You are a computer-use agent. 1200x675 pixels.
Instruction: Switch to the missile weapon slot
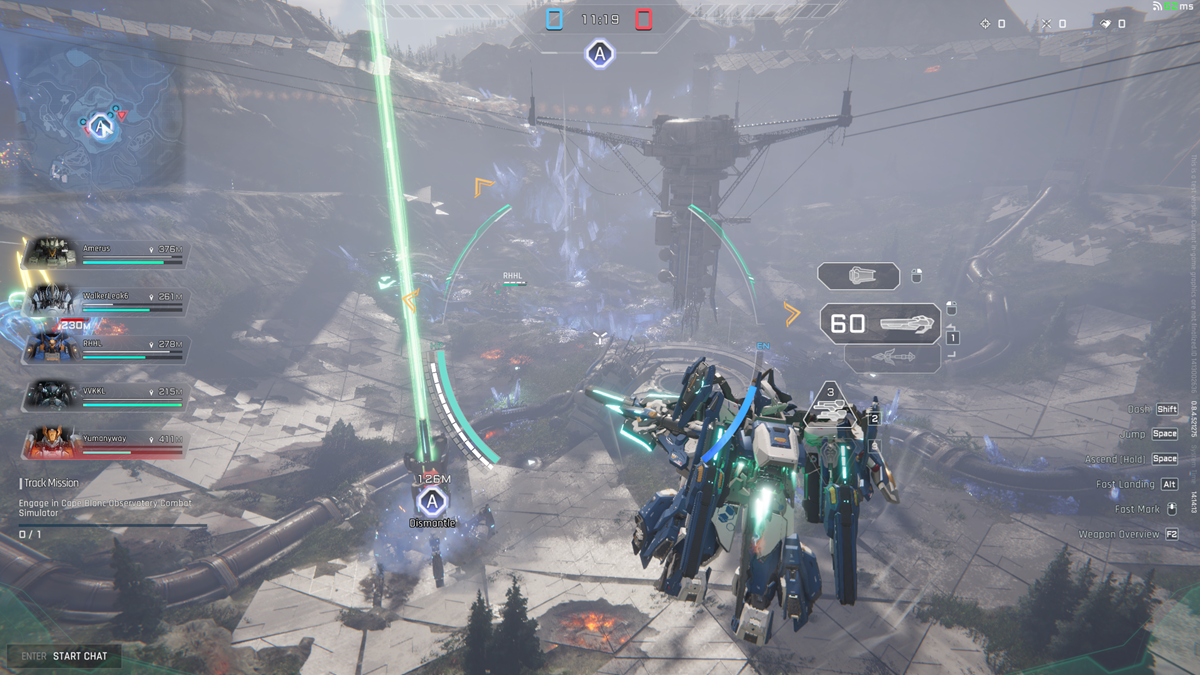pyautogui.click(x=892, y=357)
